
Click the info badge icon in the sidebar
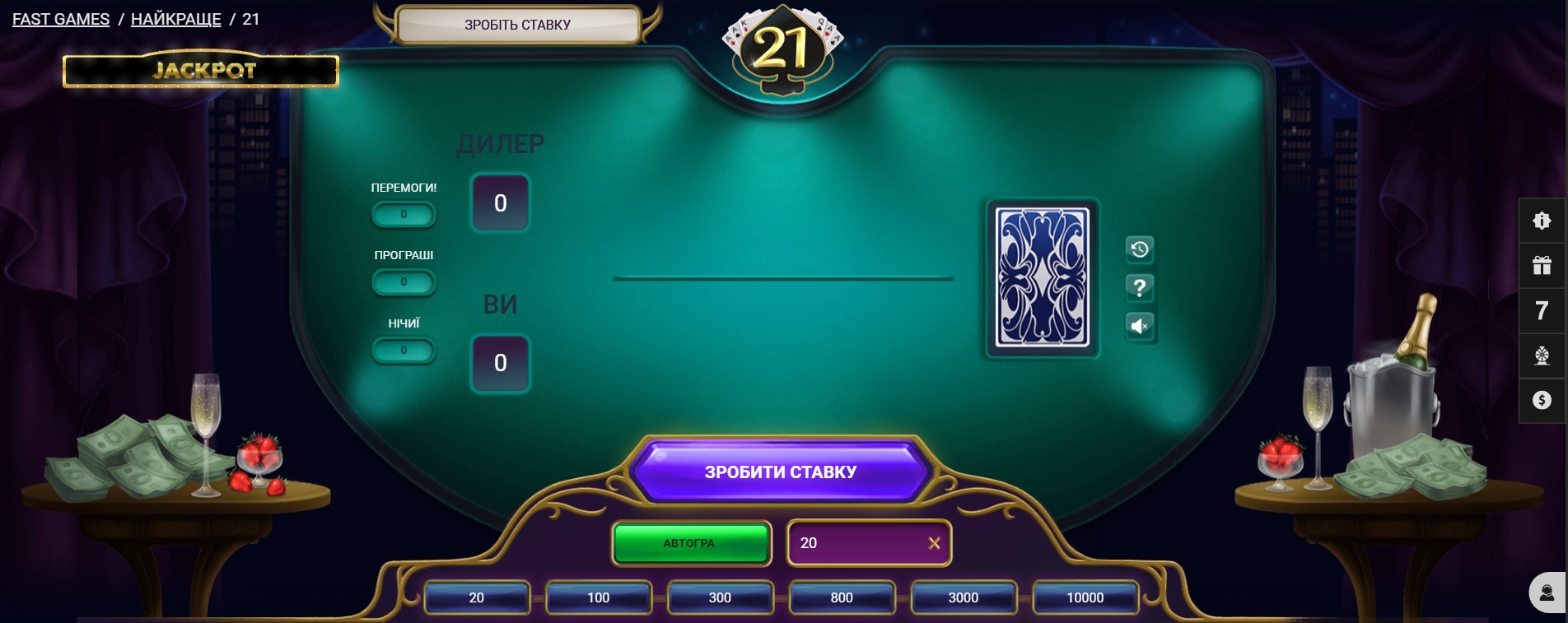(x=1541, y=221)
